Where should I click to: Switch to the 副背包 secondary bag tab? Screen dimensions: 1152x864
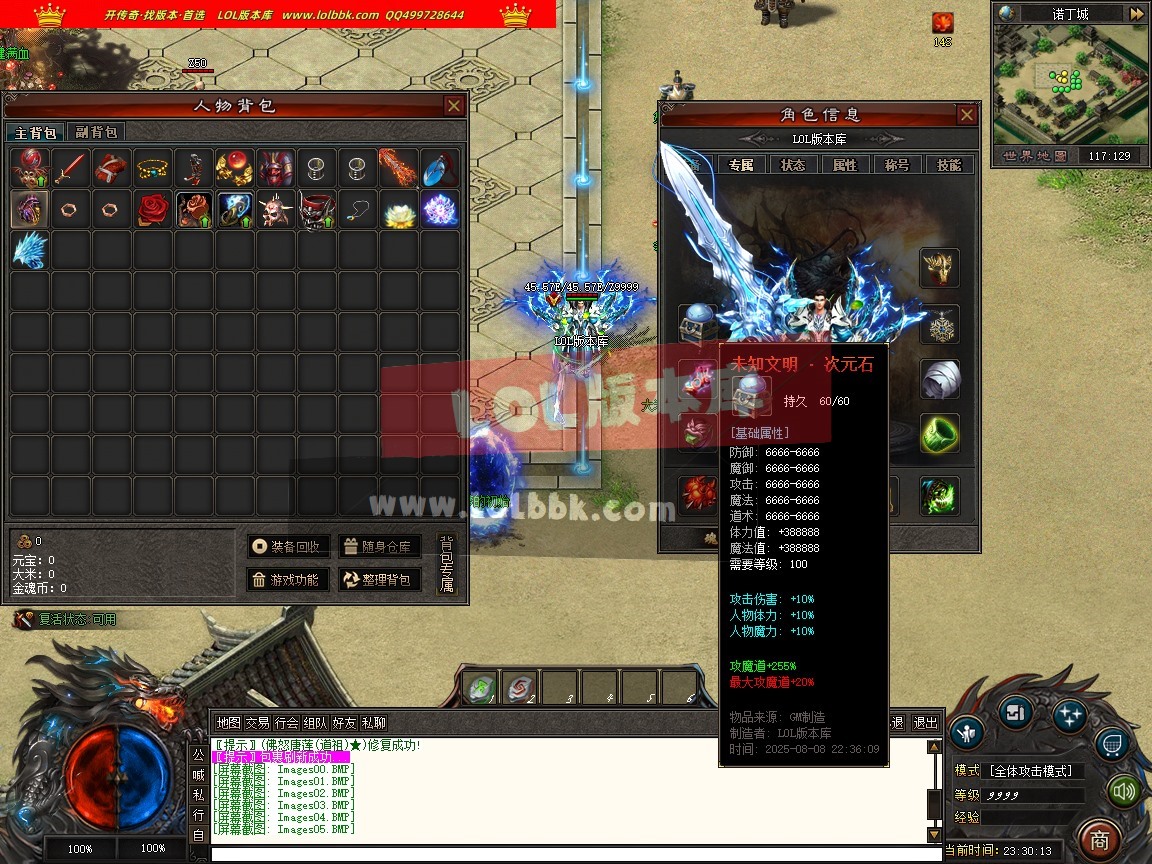(x=96, y=132)
